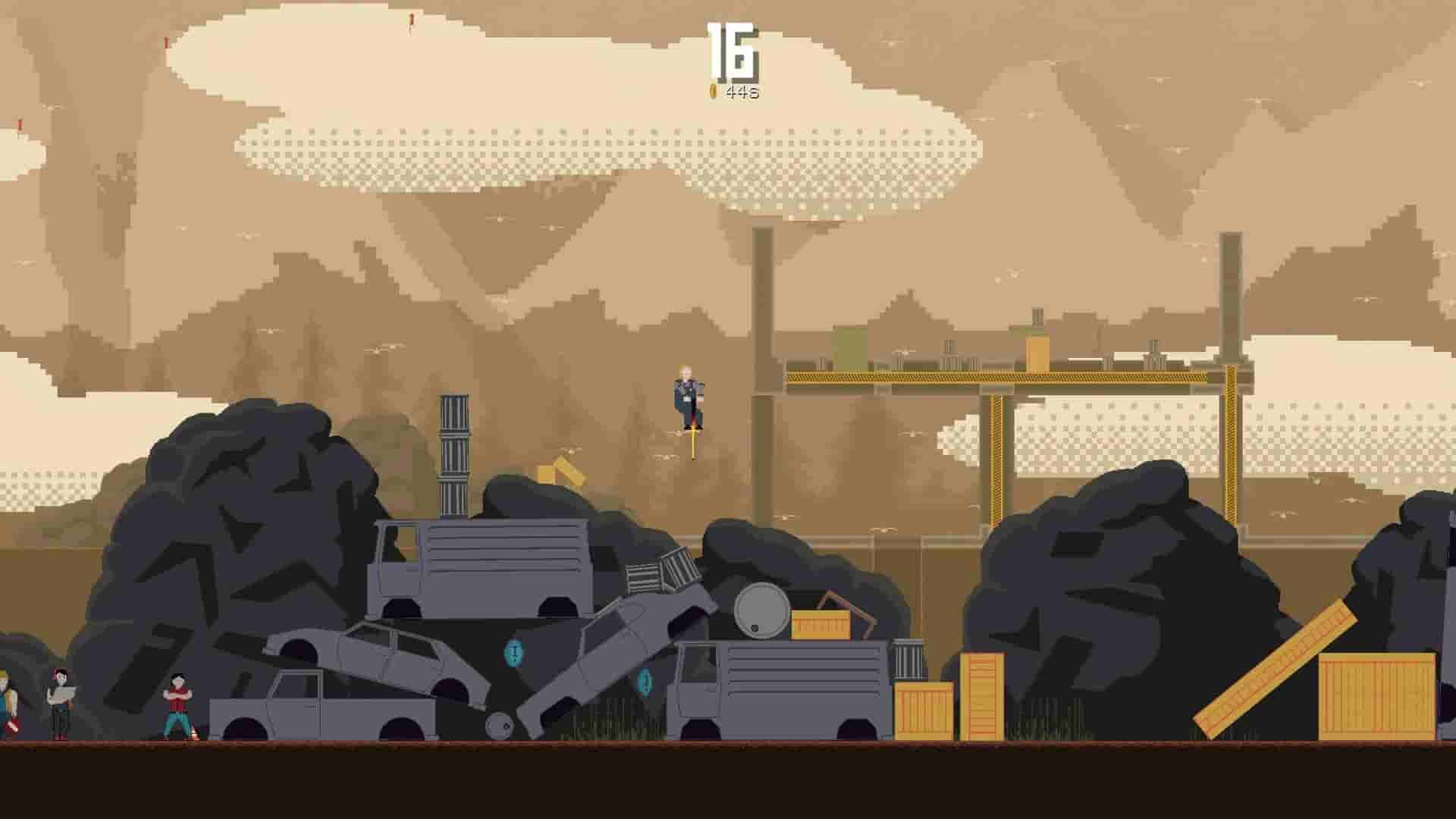
Task: Click the orange traffic cone near the crates
Action: 194,733
